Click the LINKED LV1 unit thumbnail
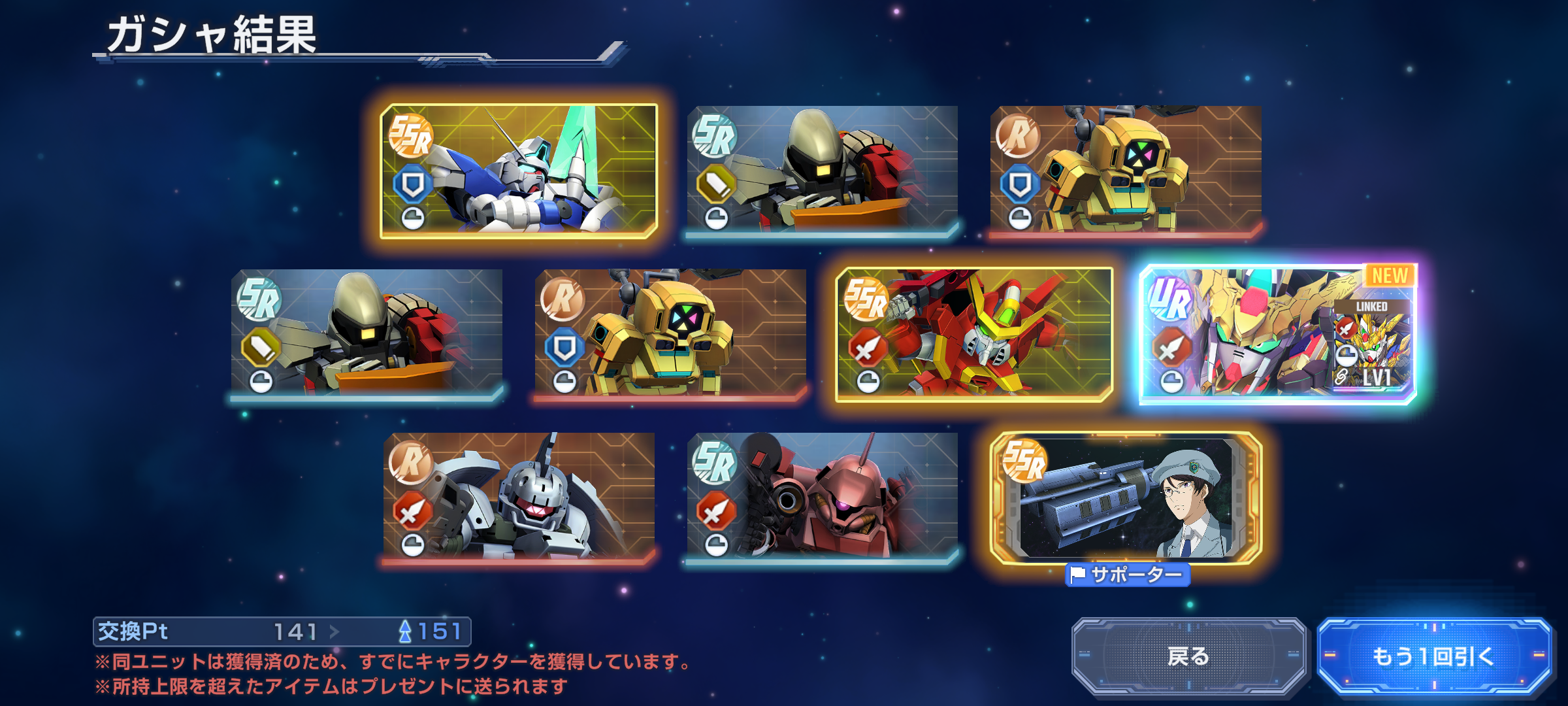Viewport: 1568px width, 706px height. point(1371,345)
